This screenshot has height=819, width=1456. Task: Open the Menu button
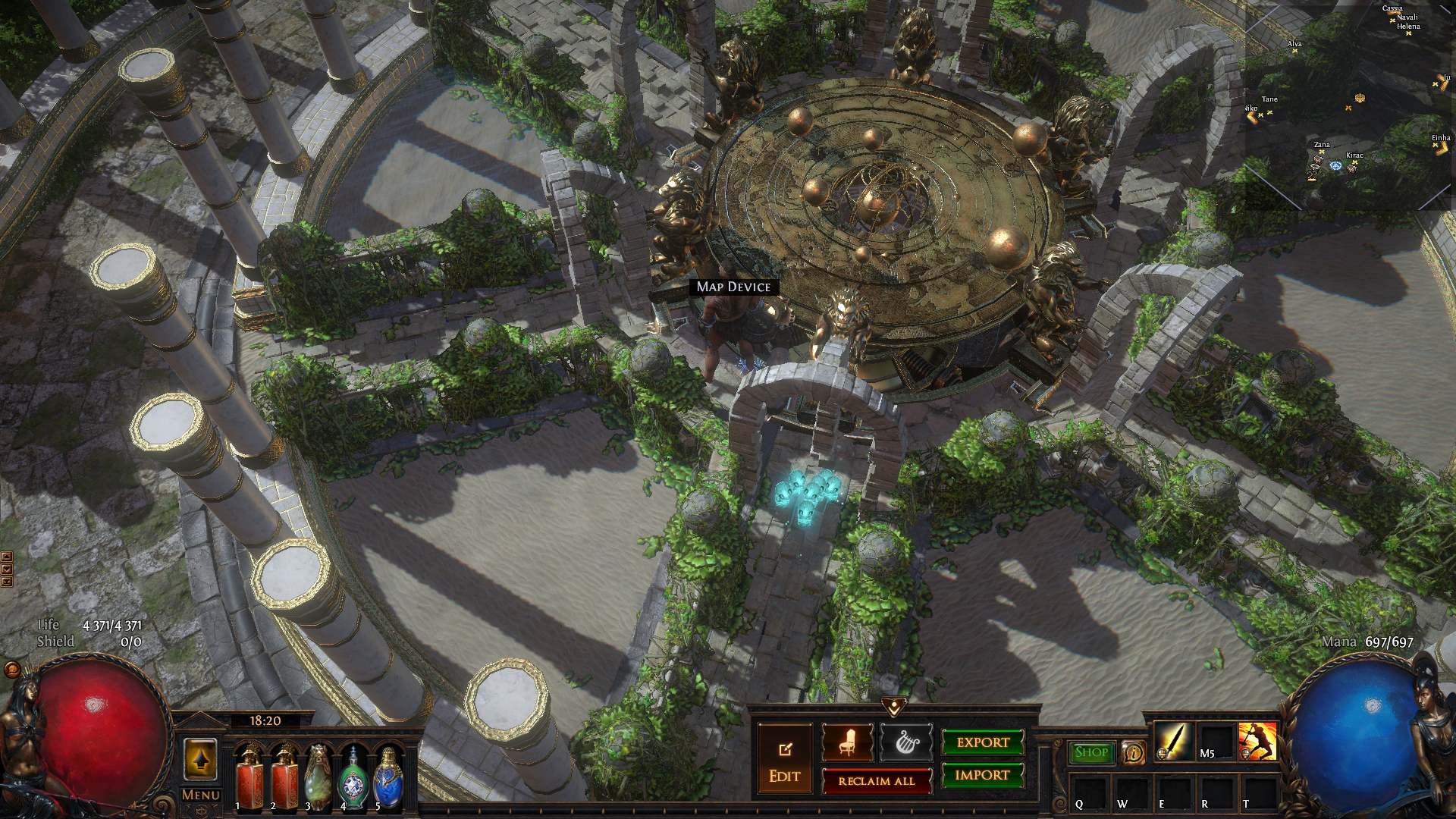[x=201, y=795]
